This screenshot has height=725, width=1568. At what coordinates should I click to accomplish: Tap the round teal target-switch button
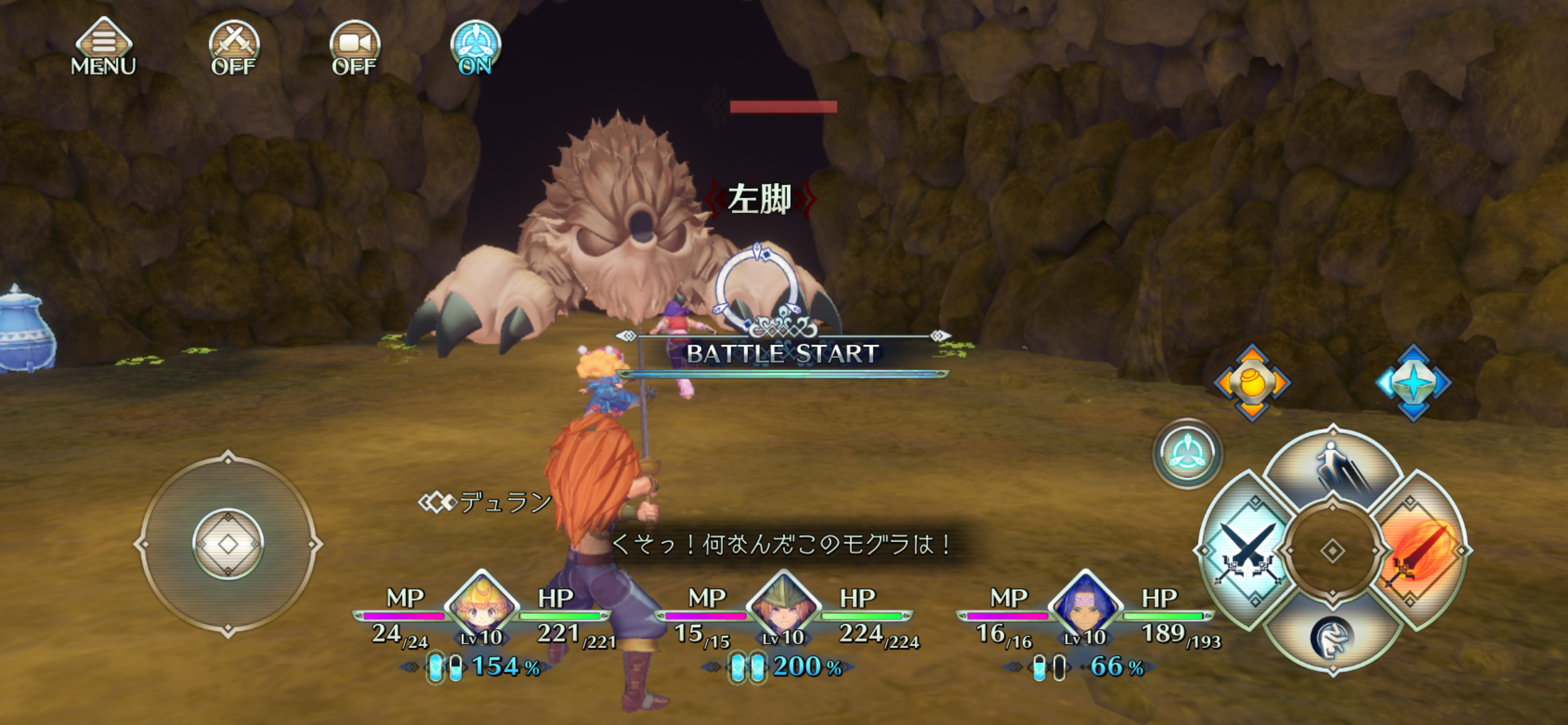[x=1187, y=453]
